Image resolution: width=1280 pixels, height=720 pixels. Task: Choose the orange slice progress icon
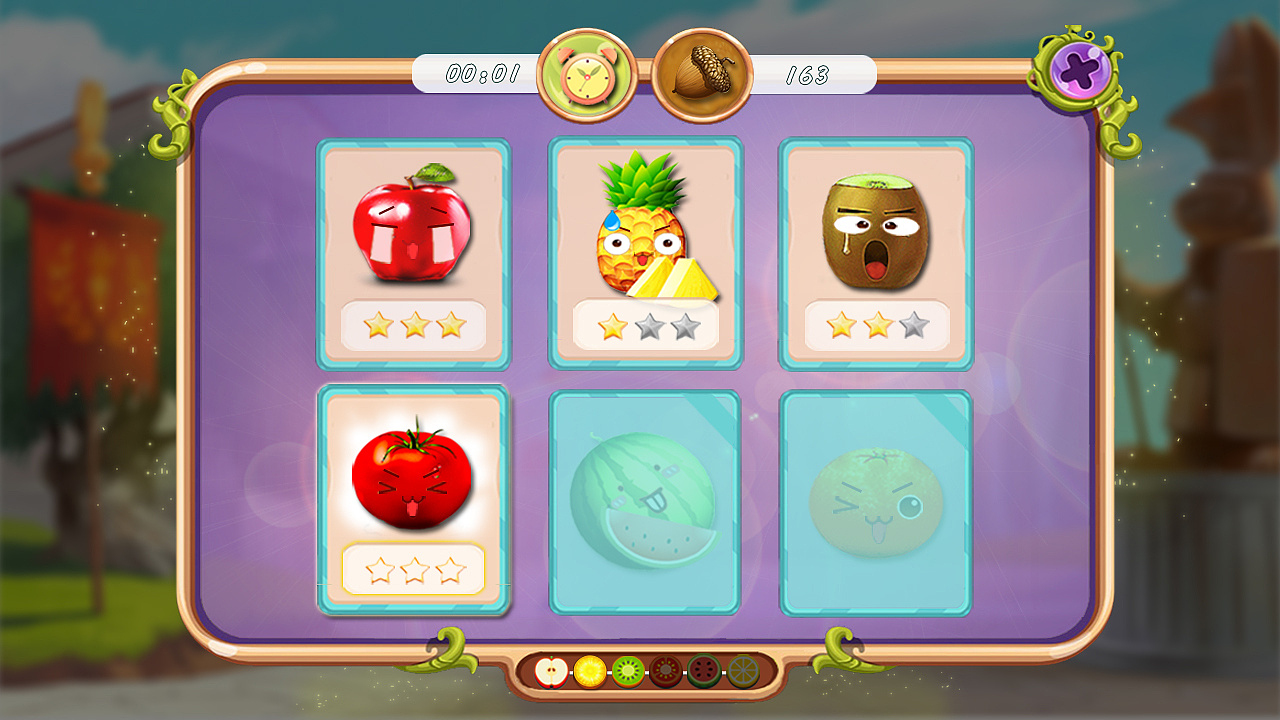(742, 671)
